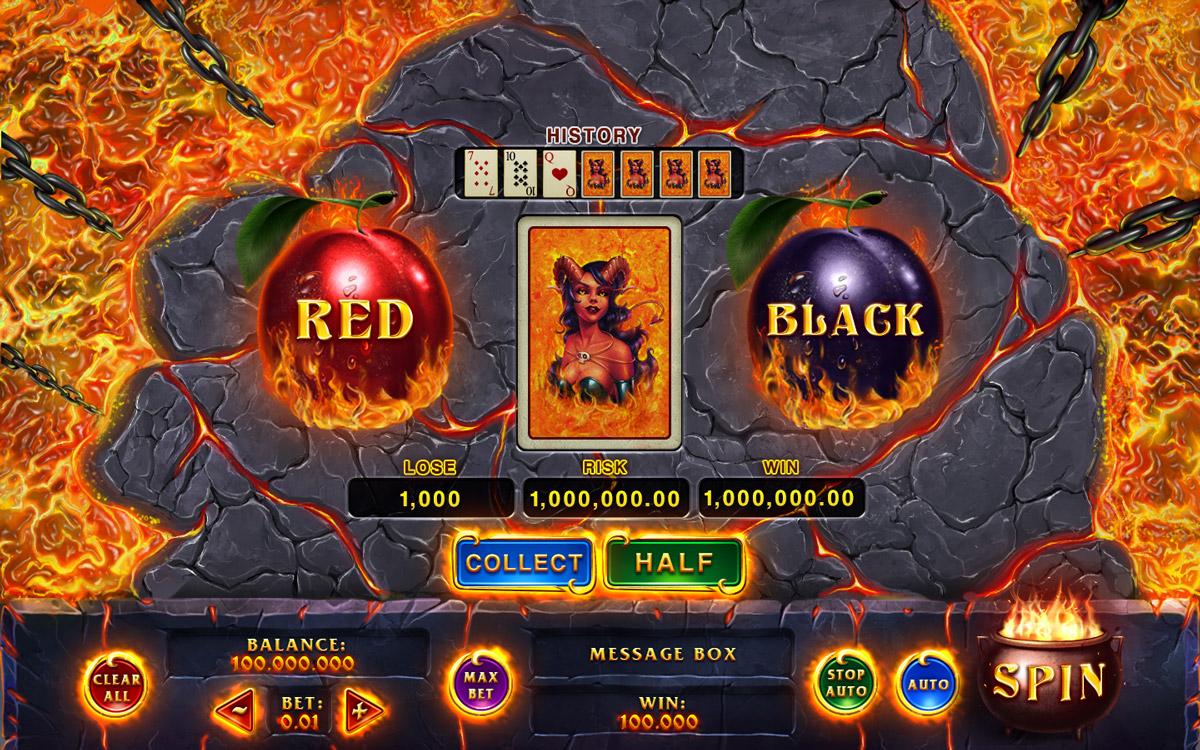
Task: Collect the winnings
Action: [x=524, y=564]
